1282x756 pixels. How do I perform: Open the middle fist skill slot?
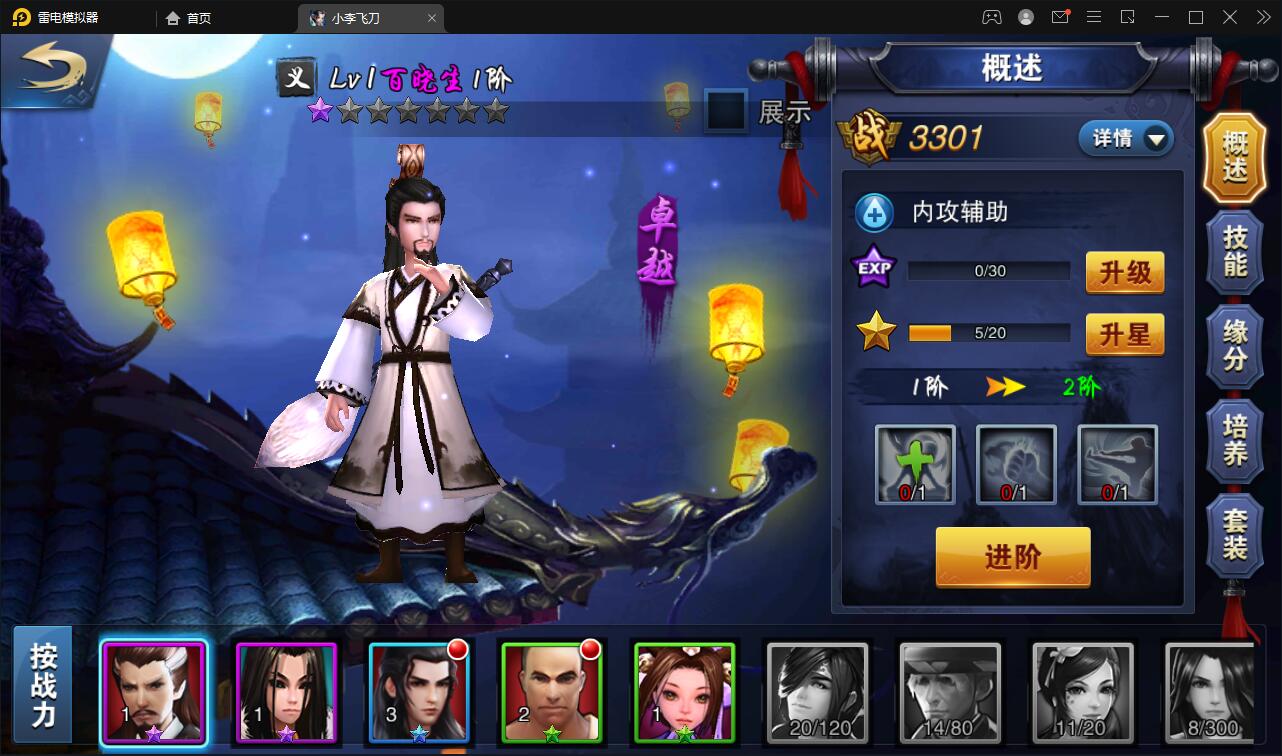pyautogui.click(x=1015, y=466)
